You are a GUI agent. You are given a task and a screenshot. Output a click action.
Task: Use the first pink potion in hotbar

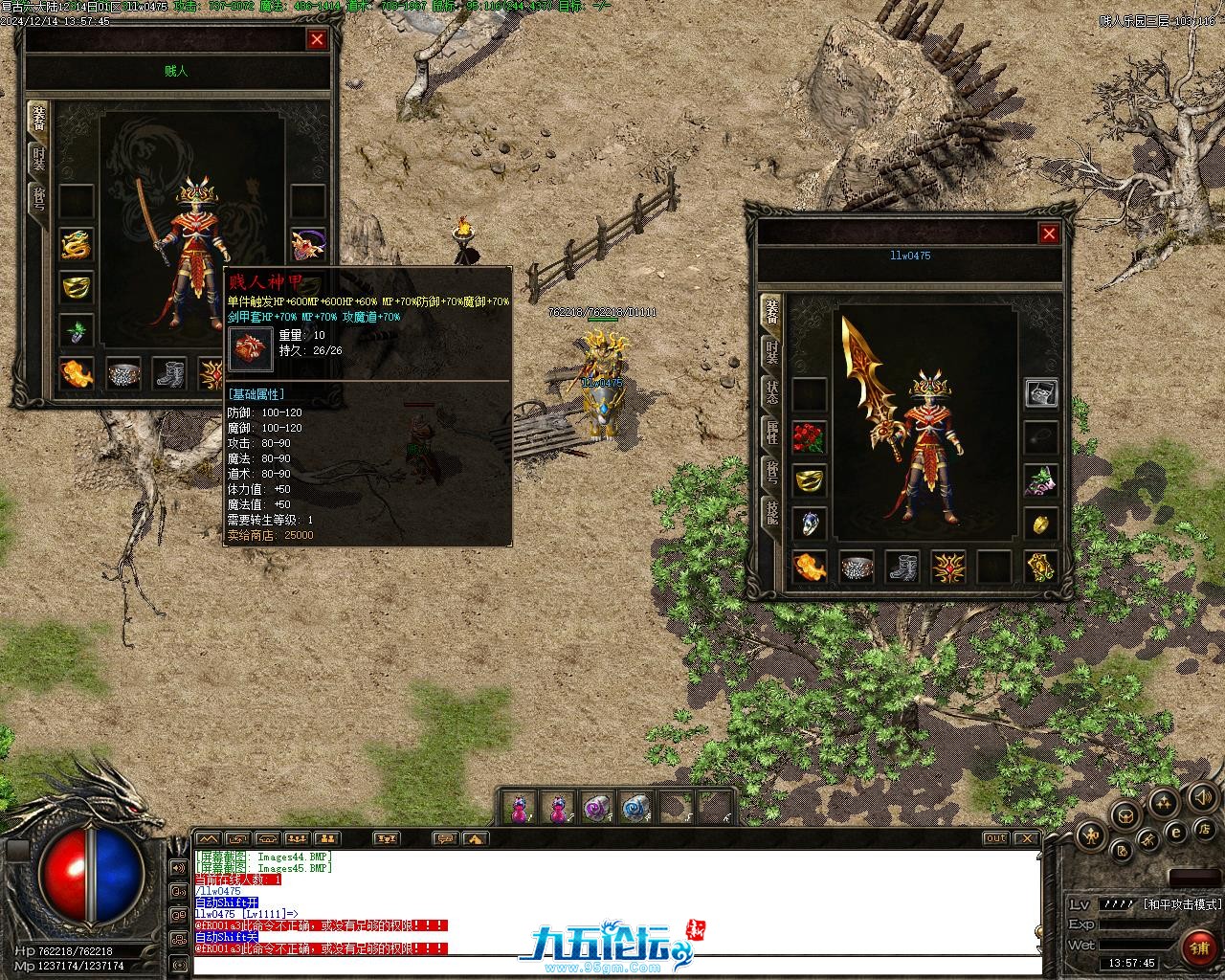(519, 808)
